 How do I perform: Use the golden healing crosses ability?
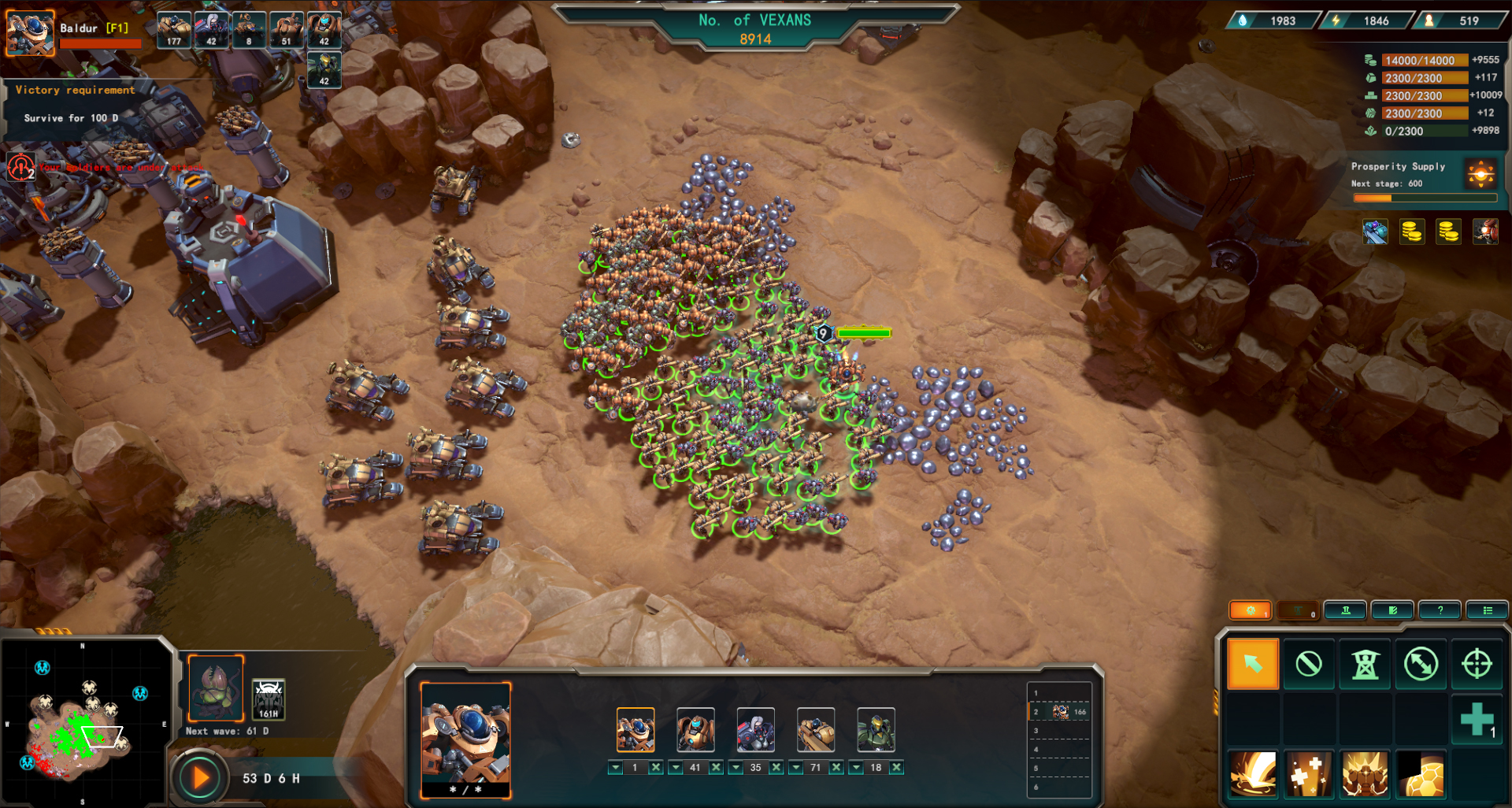[1309, 775]
